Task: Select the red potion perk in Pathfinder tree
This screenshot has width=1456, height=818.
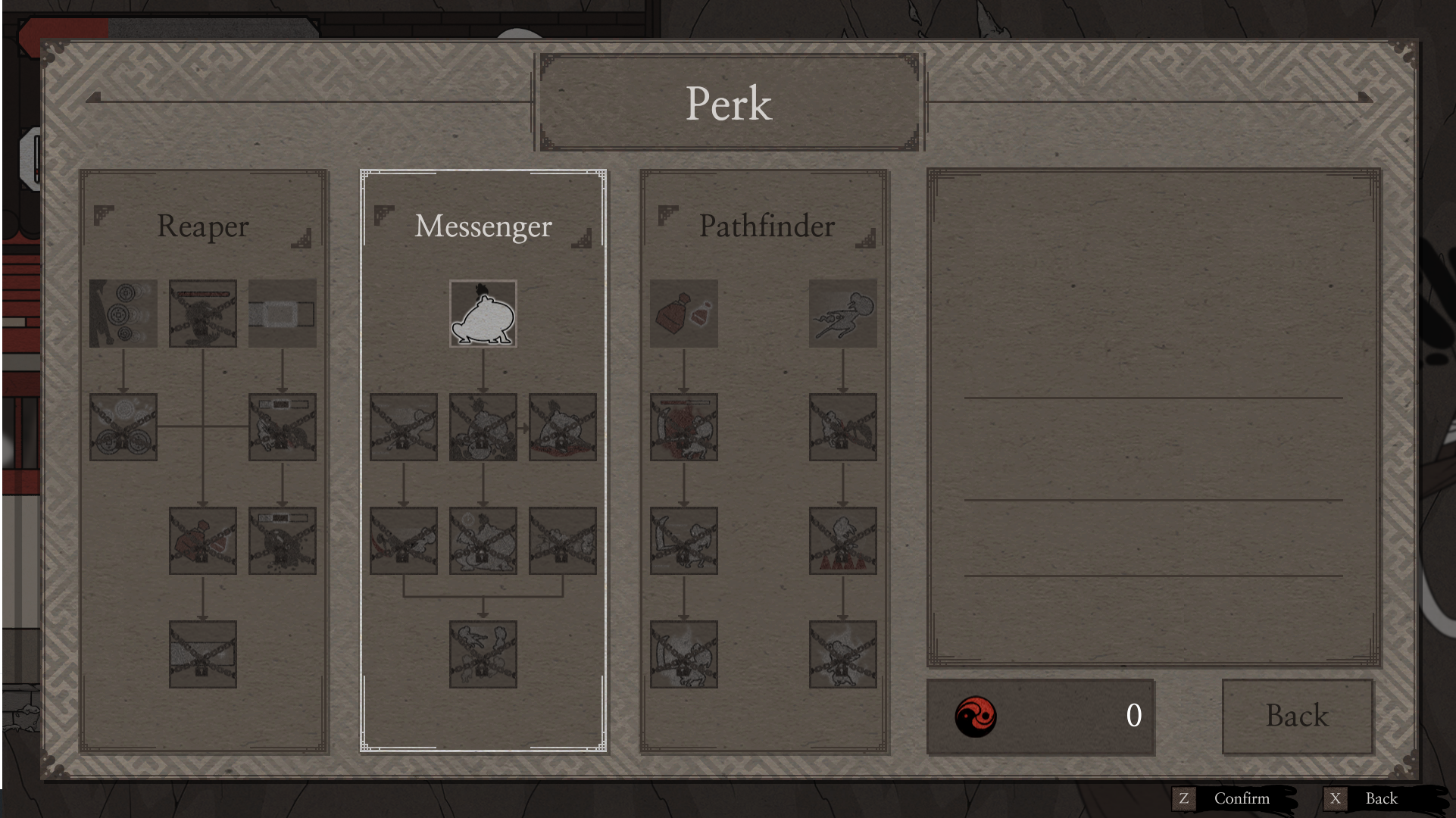Action: tap(683, 313)
